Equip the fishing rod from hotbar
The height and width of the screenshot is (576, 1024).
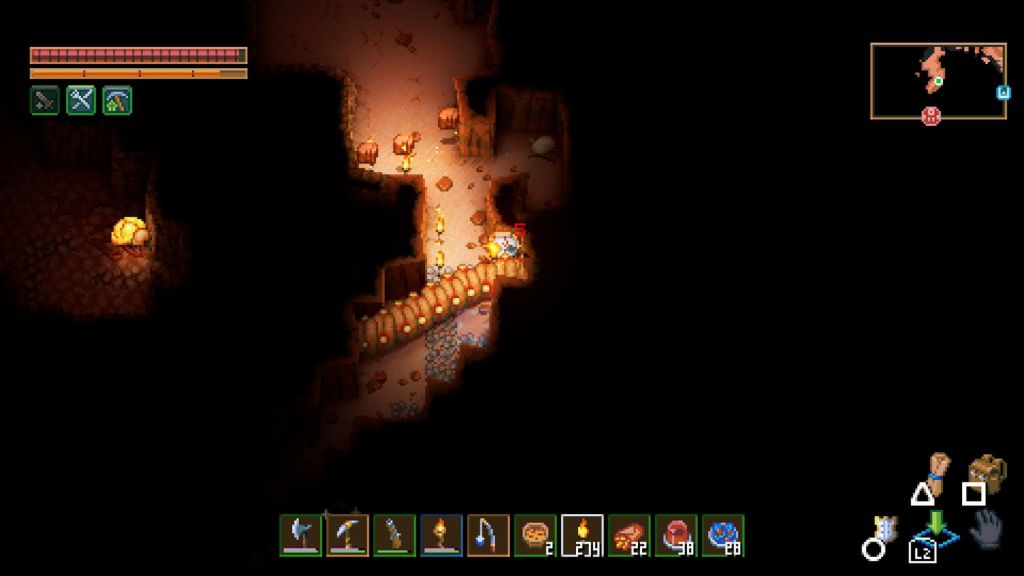[488, 535]
